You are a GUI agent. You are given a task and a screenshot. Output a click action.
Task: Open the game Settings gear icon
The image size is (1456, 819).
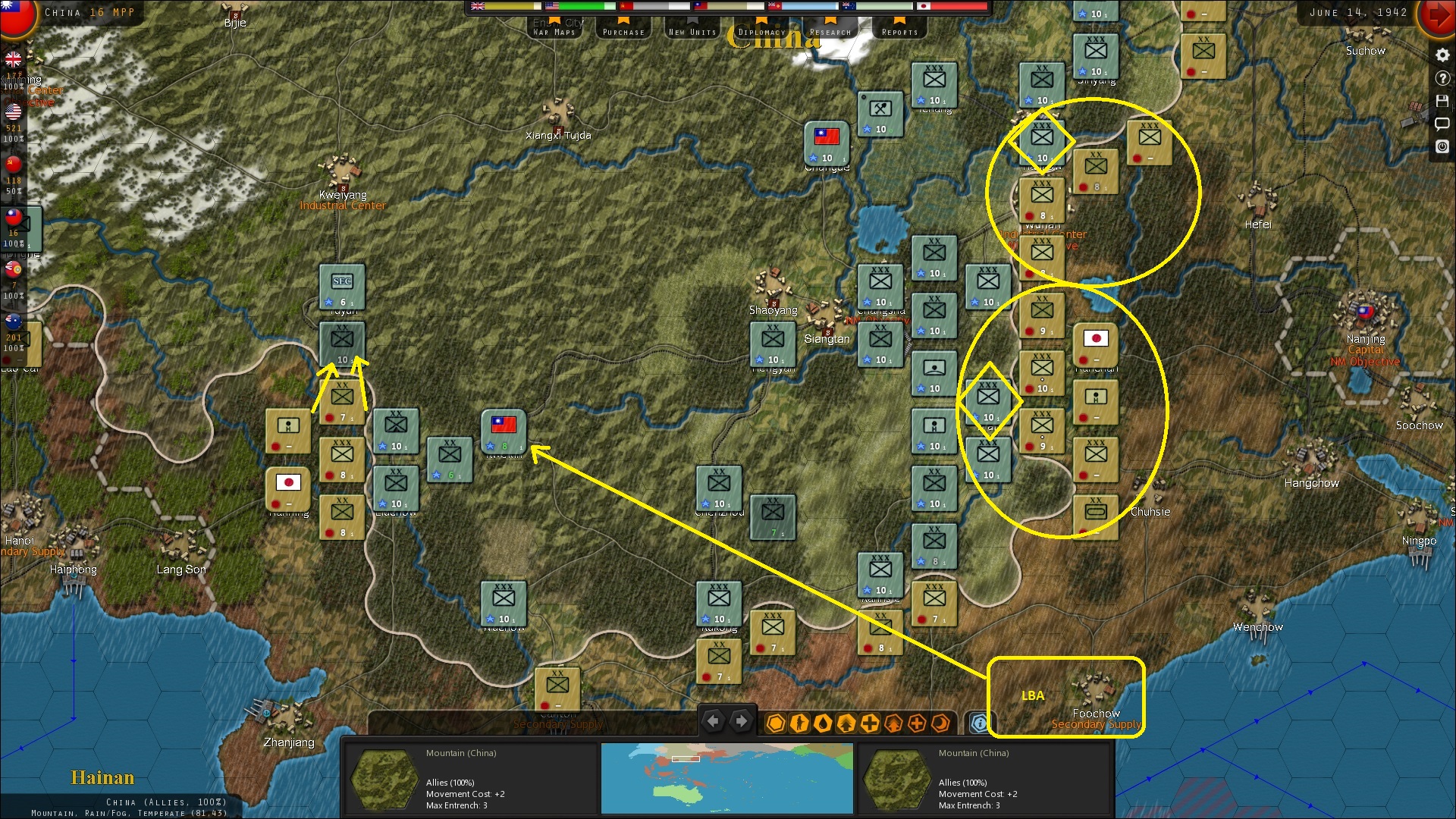tap(1442, 55)
